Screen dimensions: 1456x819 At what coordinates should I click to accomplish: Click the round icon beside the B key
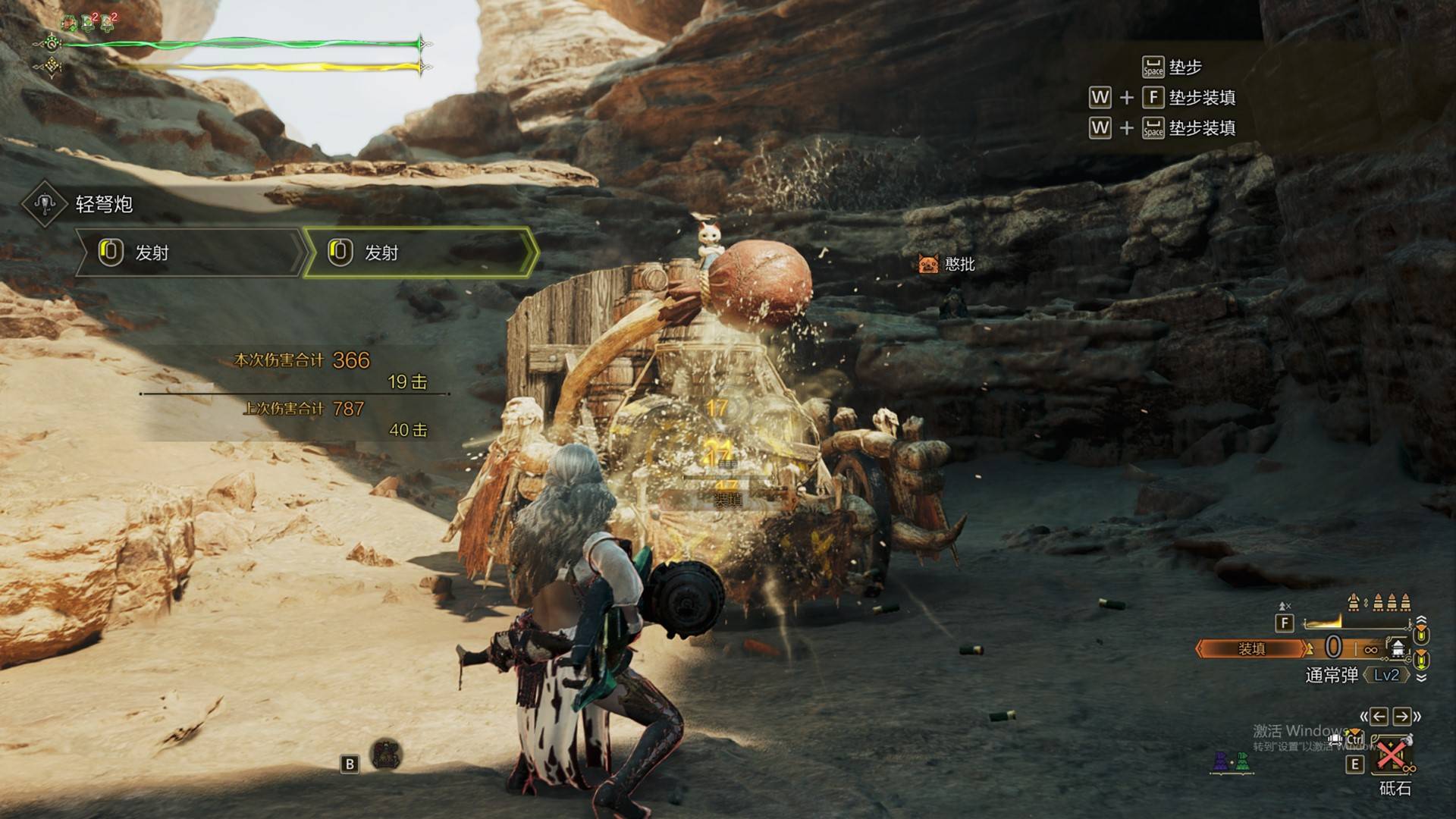click(387, 755)
